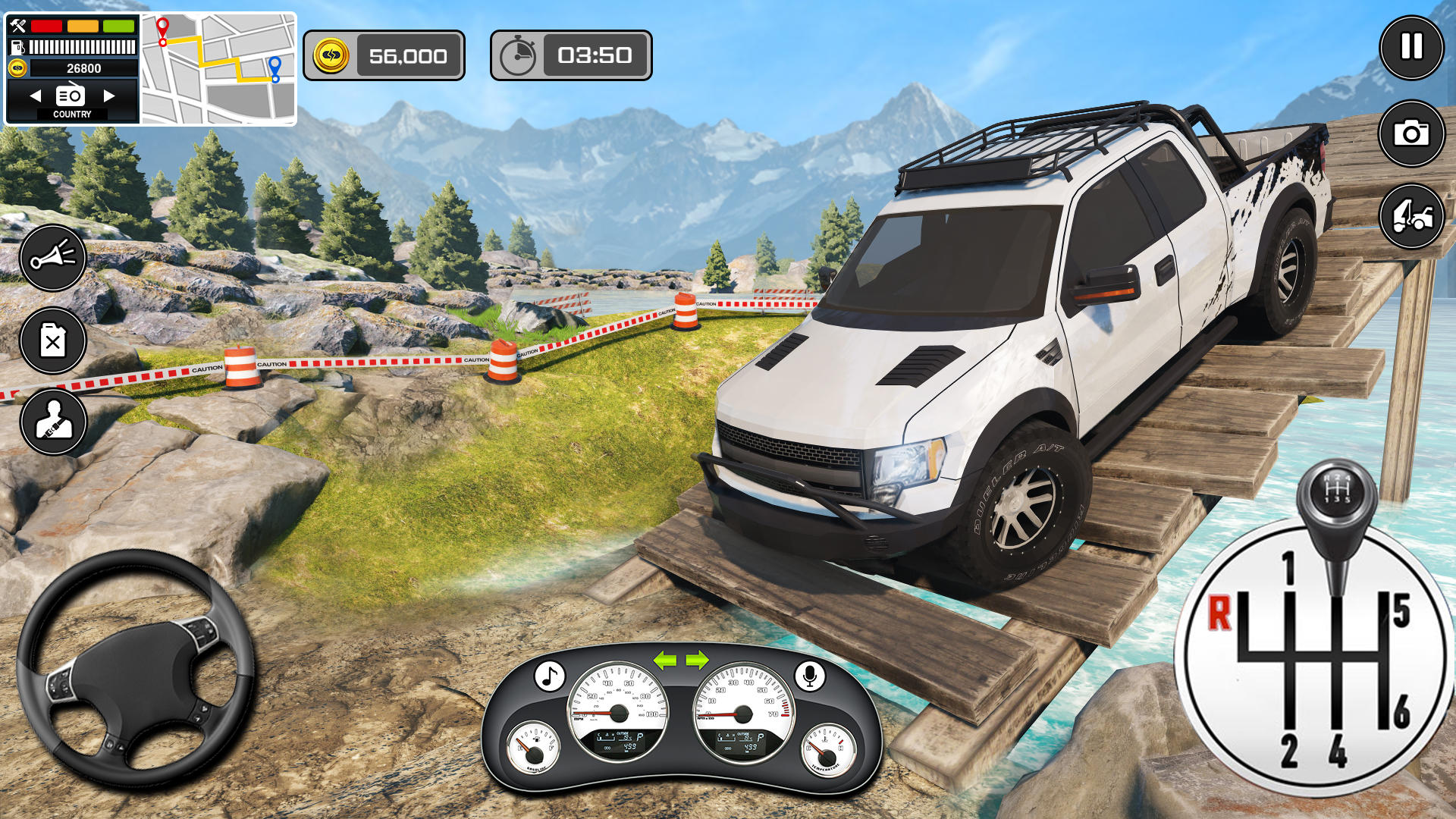Viewport: 1456px width, 819px height.
Task: Shift into reverse gear R
Action: tap(1219, 613)
